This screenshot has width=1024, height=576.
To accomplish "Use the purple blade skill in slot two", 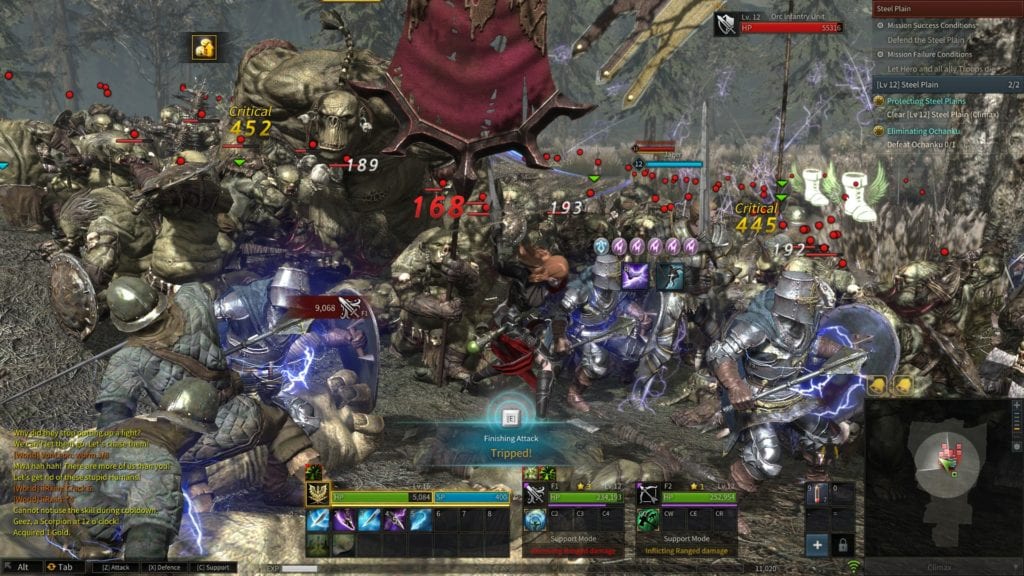I will [x=343, y=519].
